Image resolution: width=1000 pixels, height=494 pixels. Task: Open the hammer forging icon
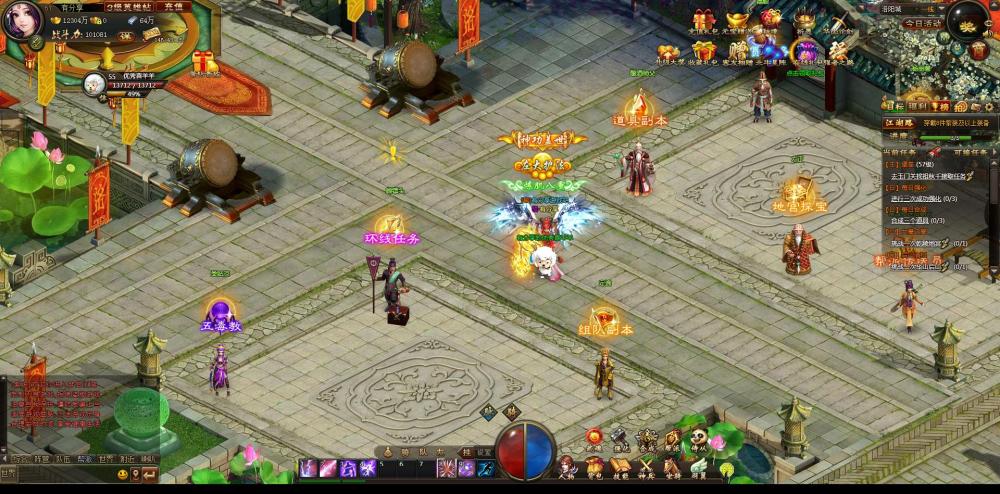click(620, 439)
